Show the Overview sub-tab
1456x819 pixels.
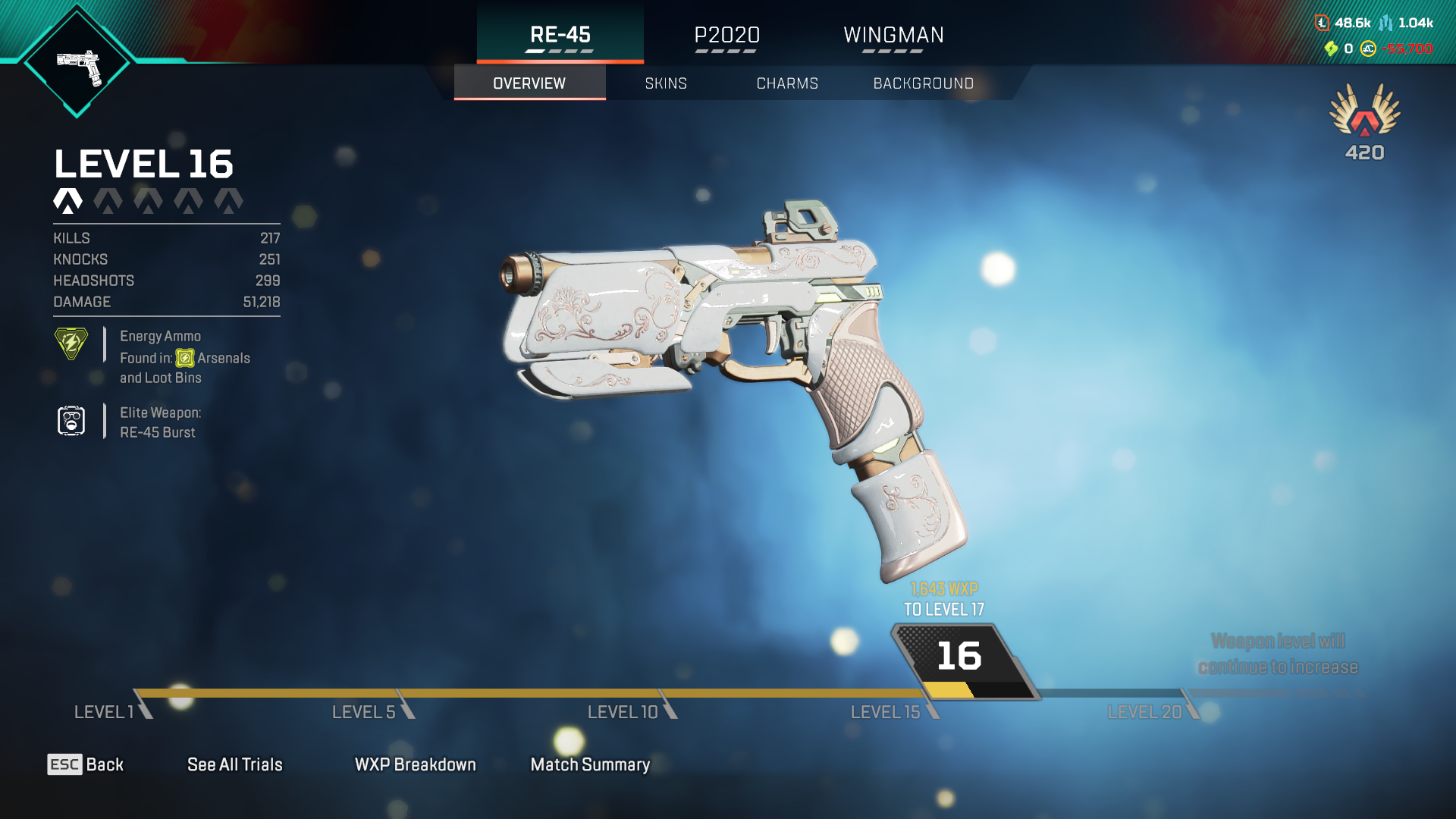pyautogui.click(x=529, y=83)
